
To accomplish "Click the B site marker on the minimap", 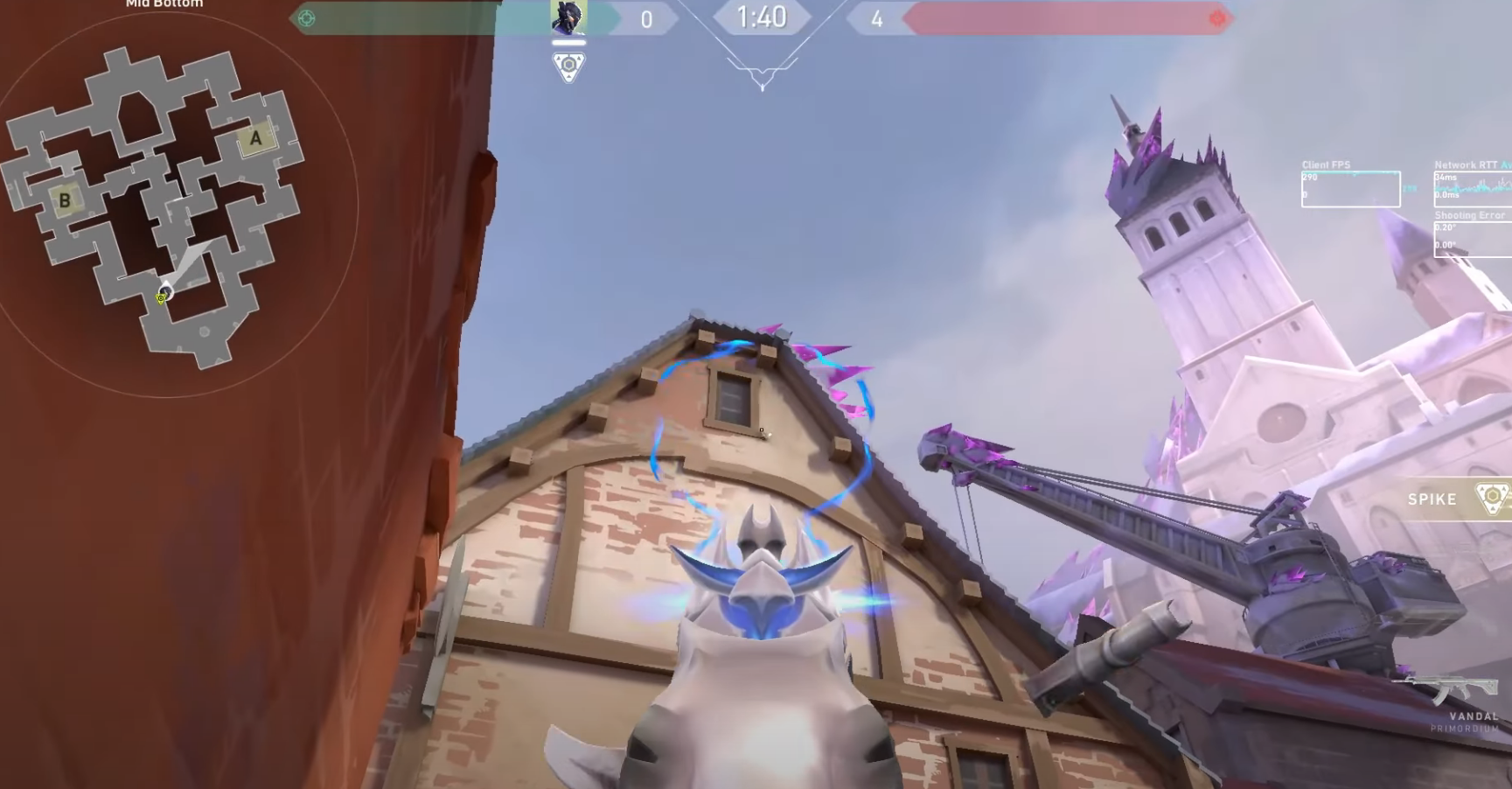I will coord(65,201).
